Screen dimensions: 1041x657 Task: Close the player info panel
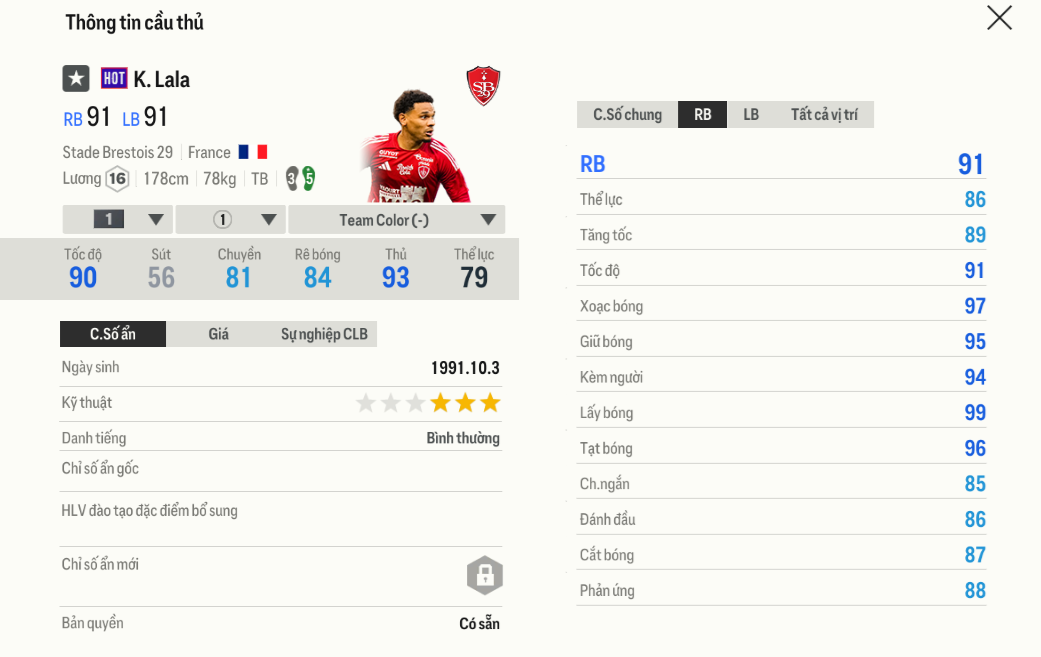coord(999,18)
